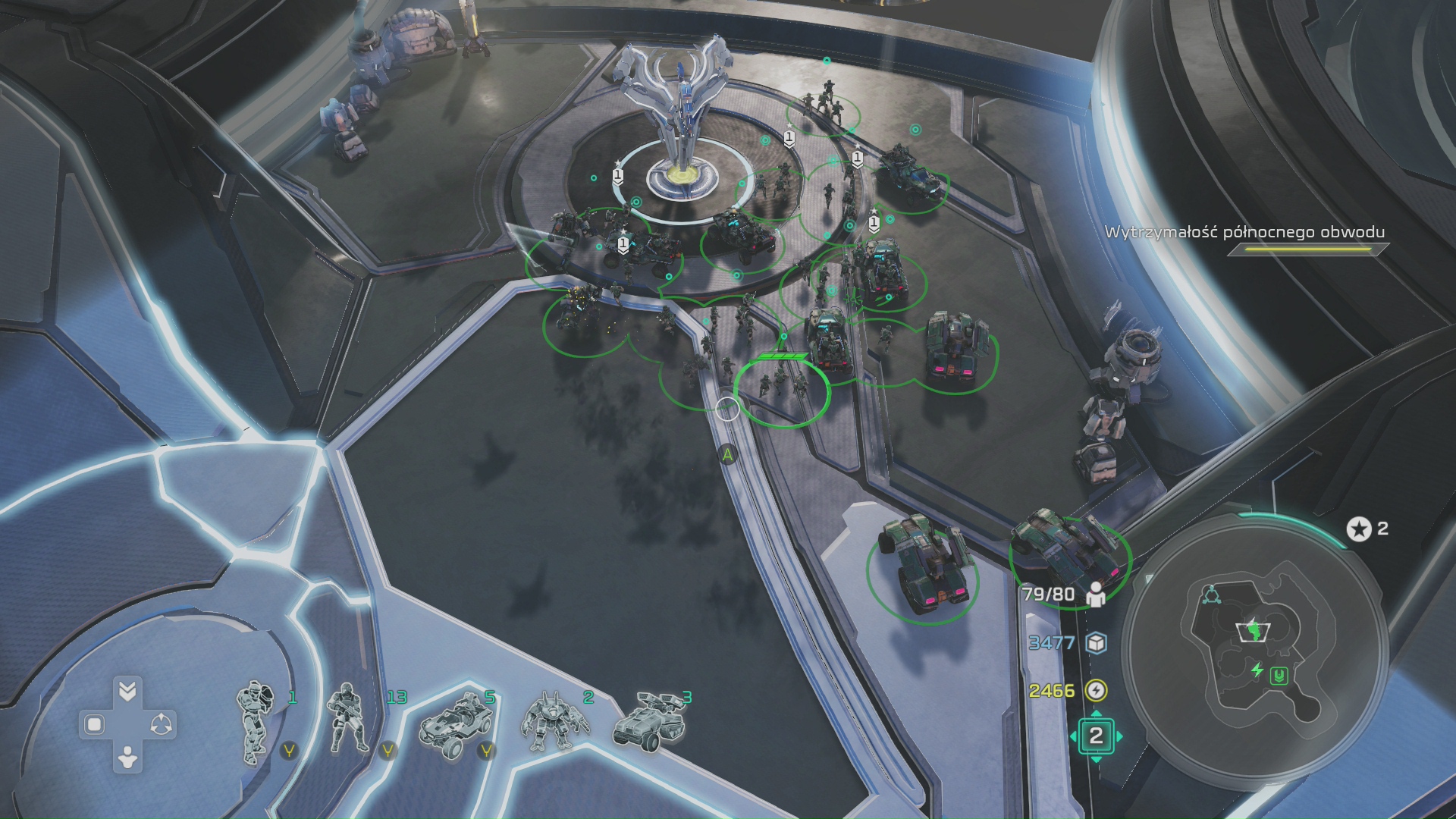Click the square icon on the D-pad
1456x819 pixels.
[94, 725]
